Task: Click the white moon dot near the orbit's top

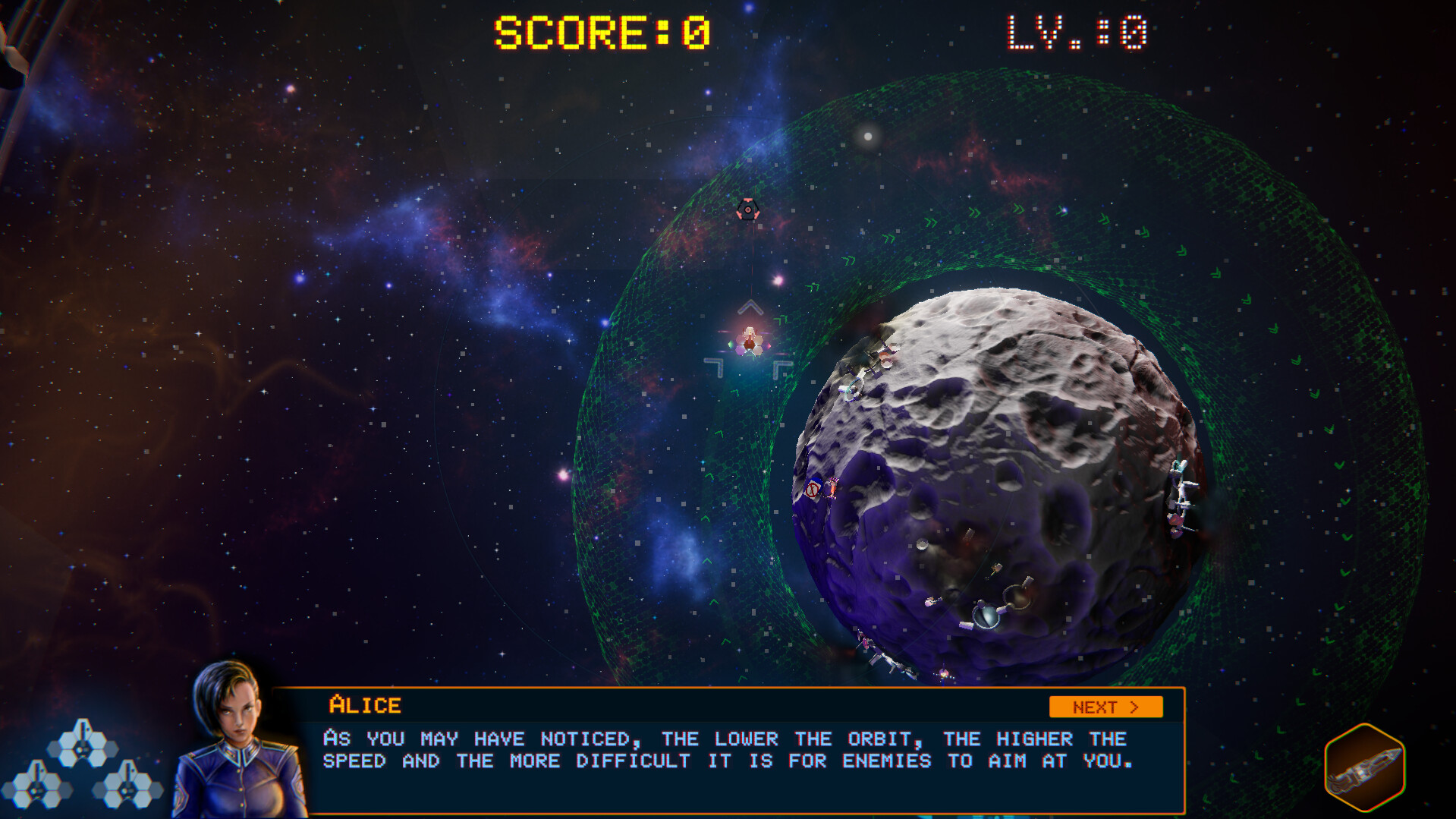Action: click(x=870, y=137)
